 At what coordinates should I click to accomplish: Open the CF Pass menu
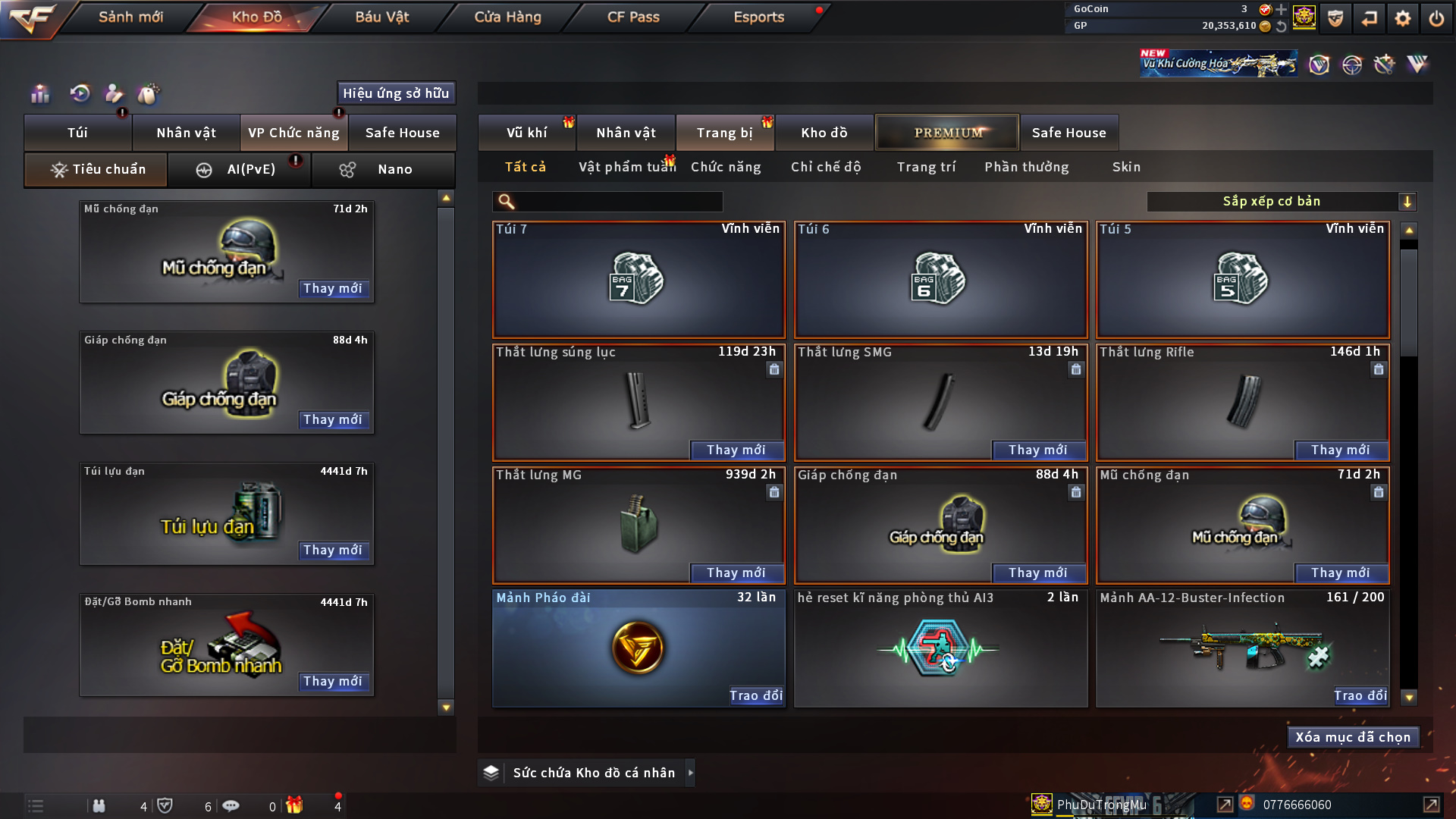(633, 17)
